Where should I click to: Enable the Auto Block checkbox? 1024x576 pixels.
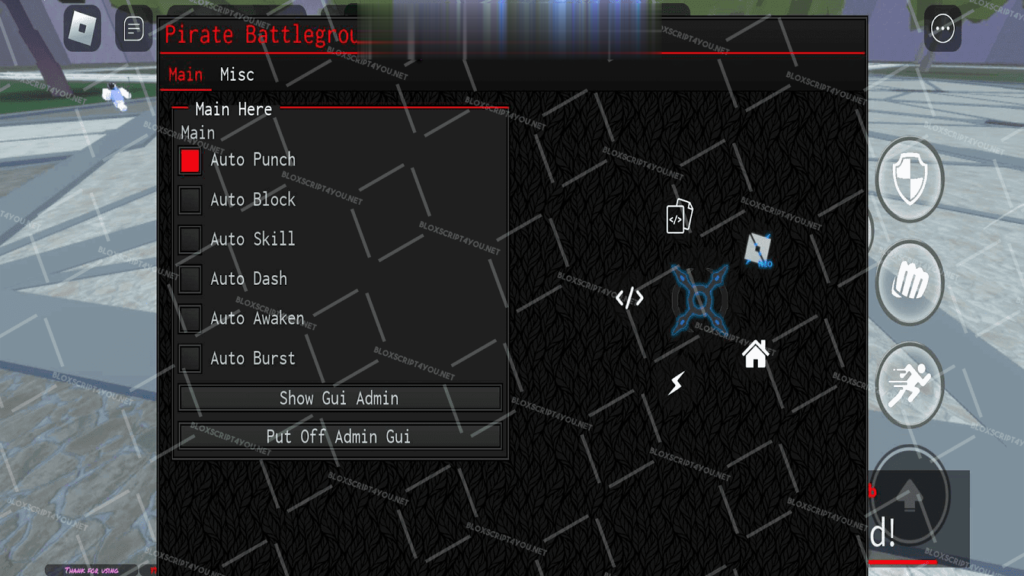coord(190,200)
